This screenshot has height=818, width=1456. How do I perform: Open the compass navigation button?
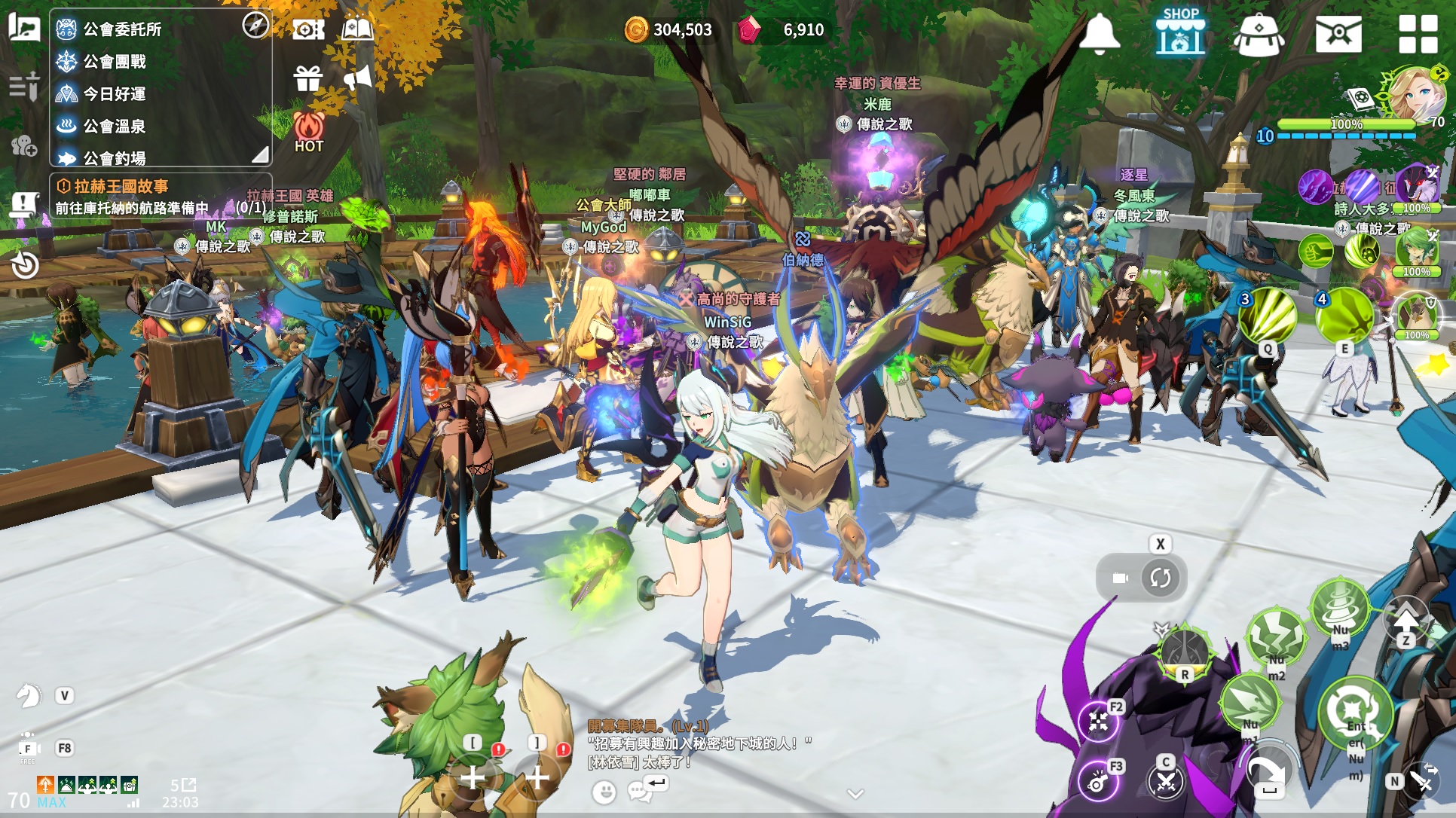coord(255,25)
